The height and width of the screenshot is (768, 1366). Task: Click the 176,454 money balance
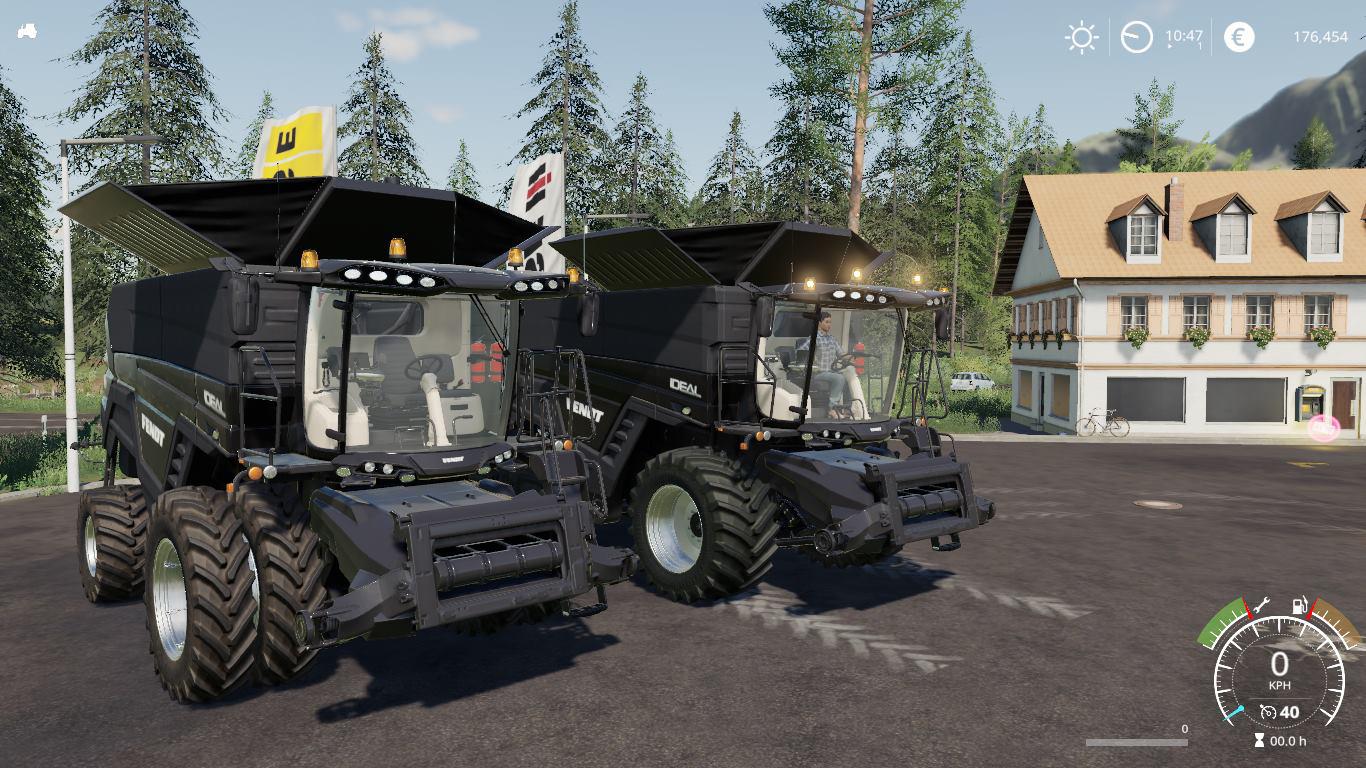1322,37
